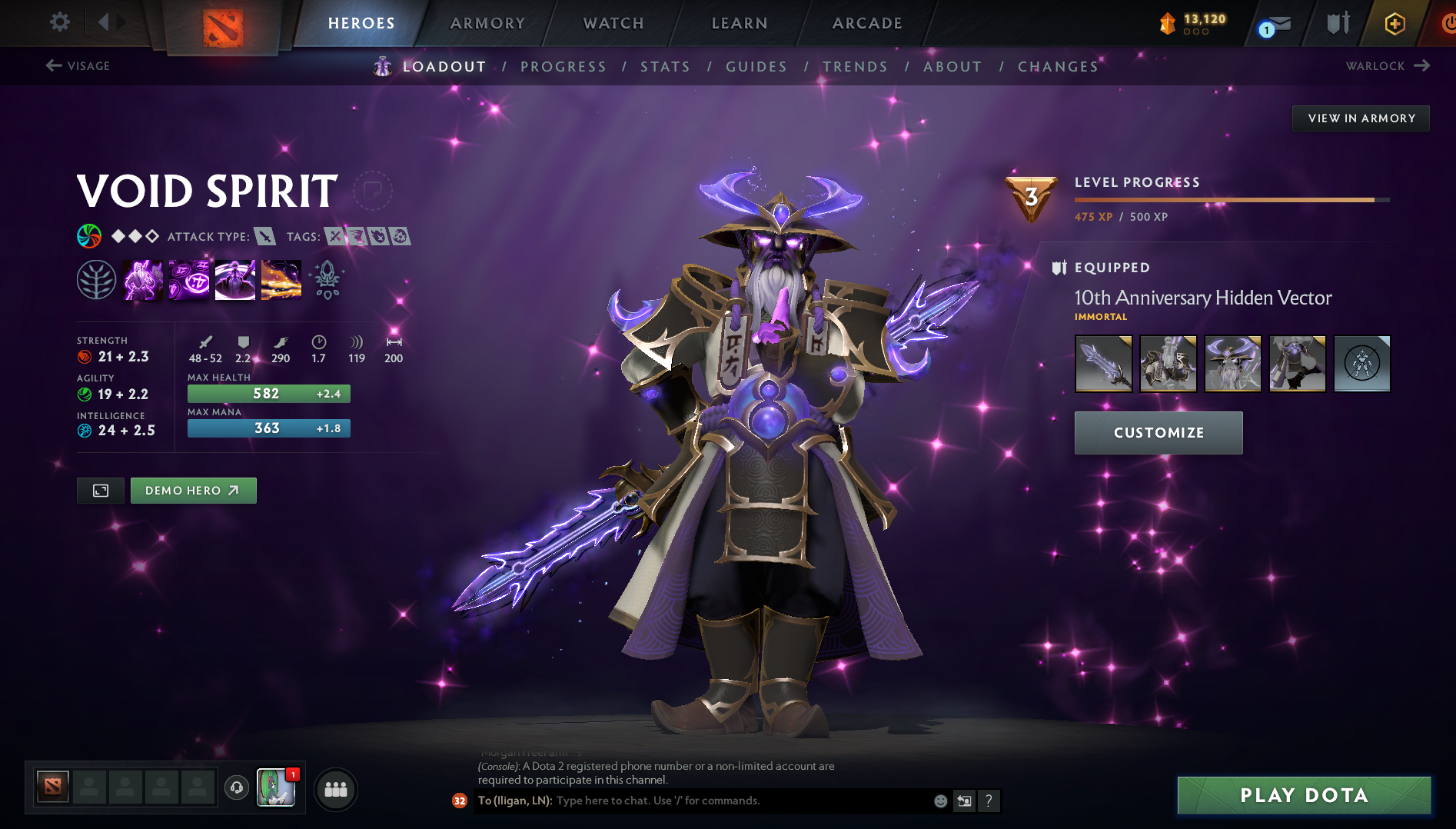Click the PLAY DOTA button

coord(1303,795)
